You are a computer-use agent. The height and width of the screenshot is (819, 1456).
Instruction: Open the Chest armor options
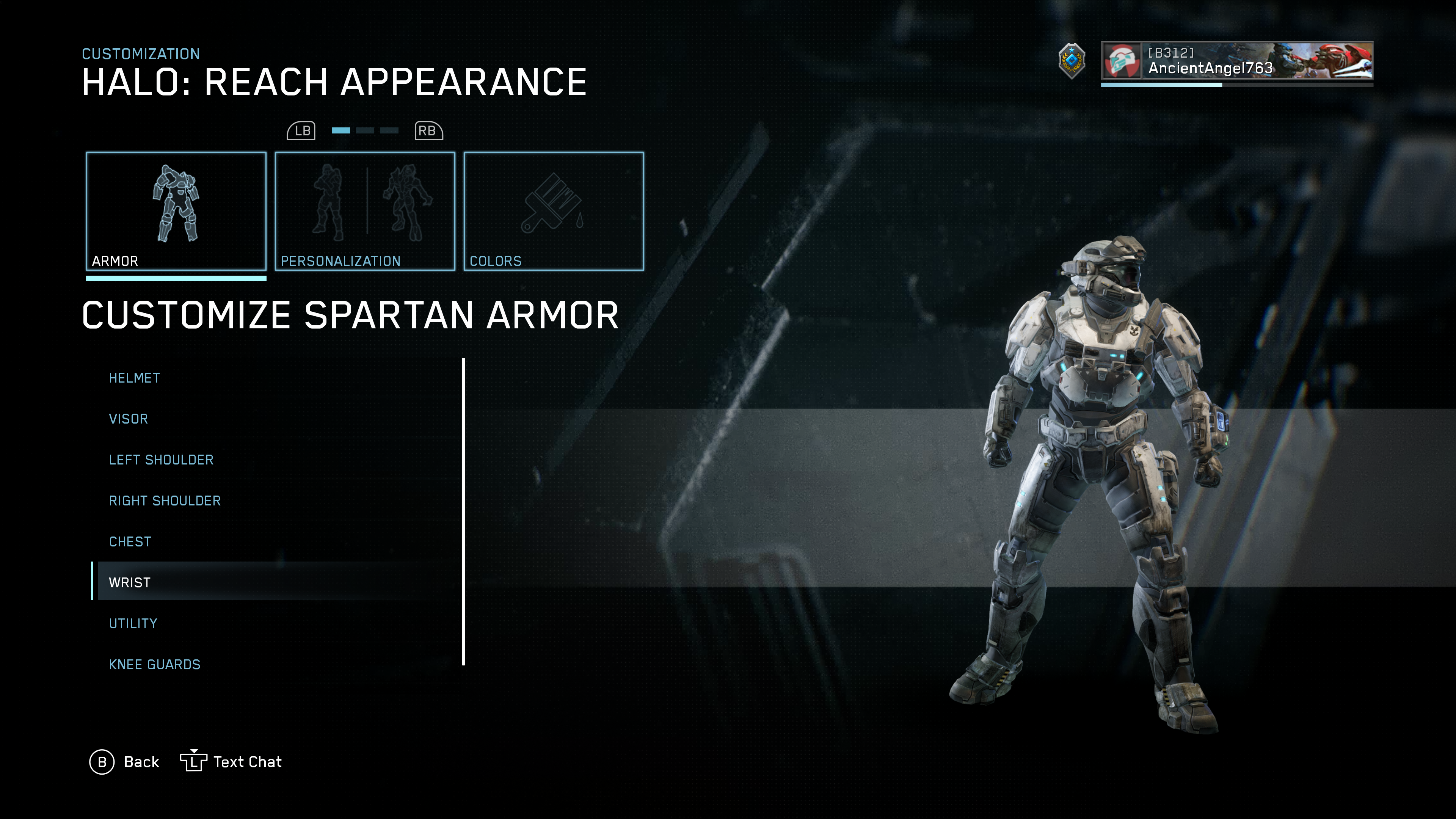pyautogui.click(x=130, y=542)
